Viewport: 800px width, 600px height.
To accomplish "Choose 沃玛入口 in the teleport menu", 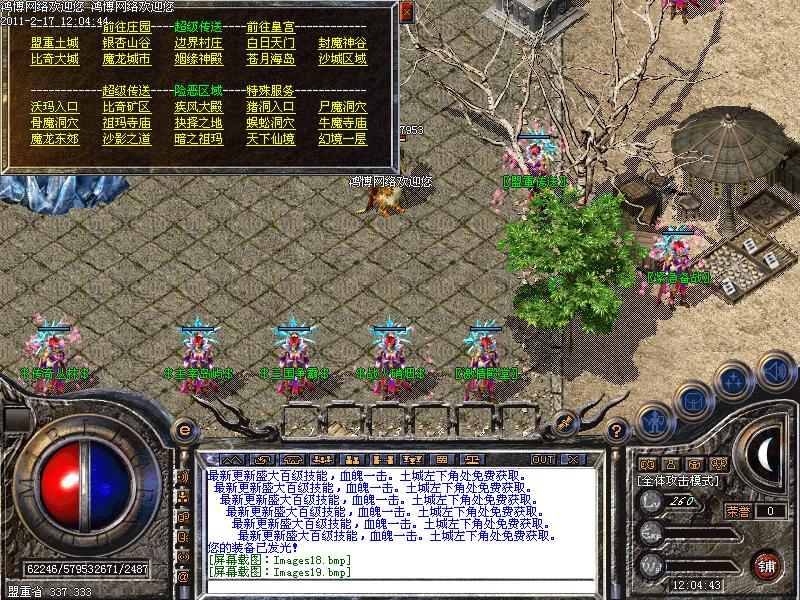I will 55,106.
